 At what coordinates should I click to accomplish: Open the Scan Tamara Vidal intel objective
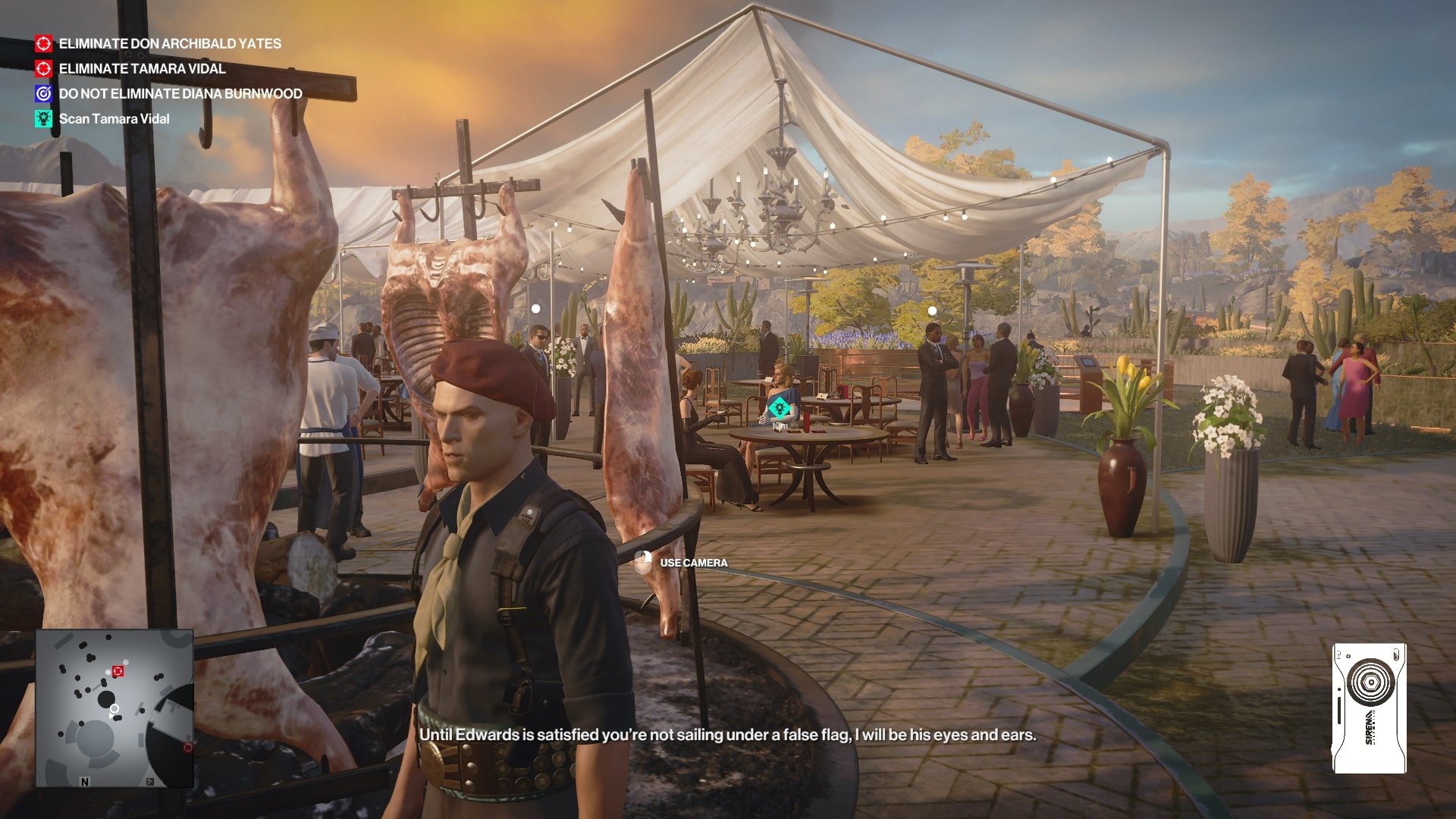pyautogui.click(x=114, y=119)
